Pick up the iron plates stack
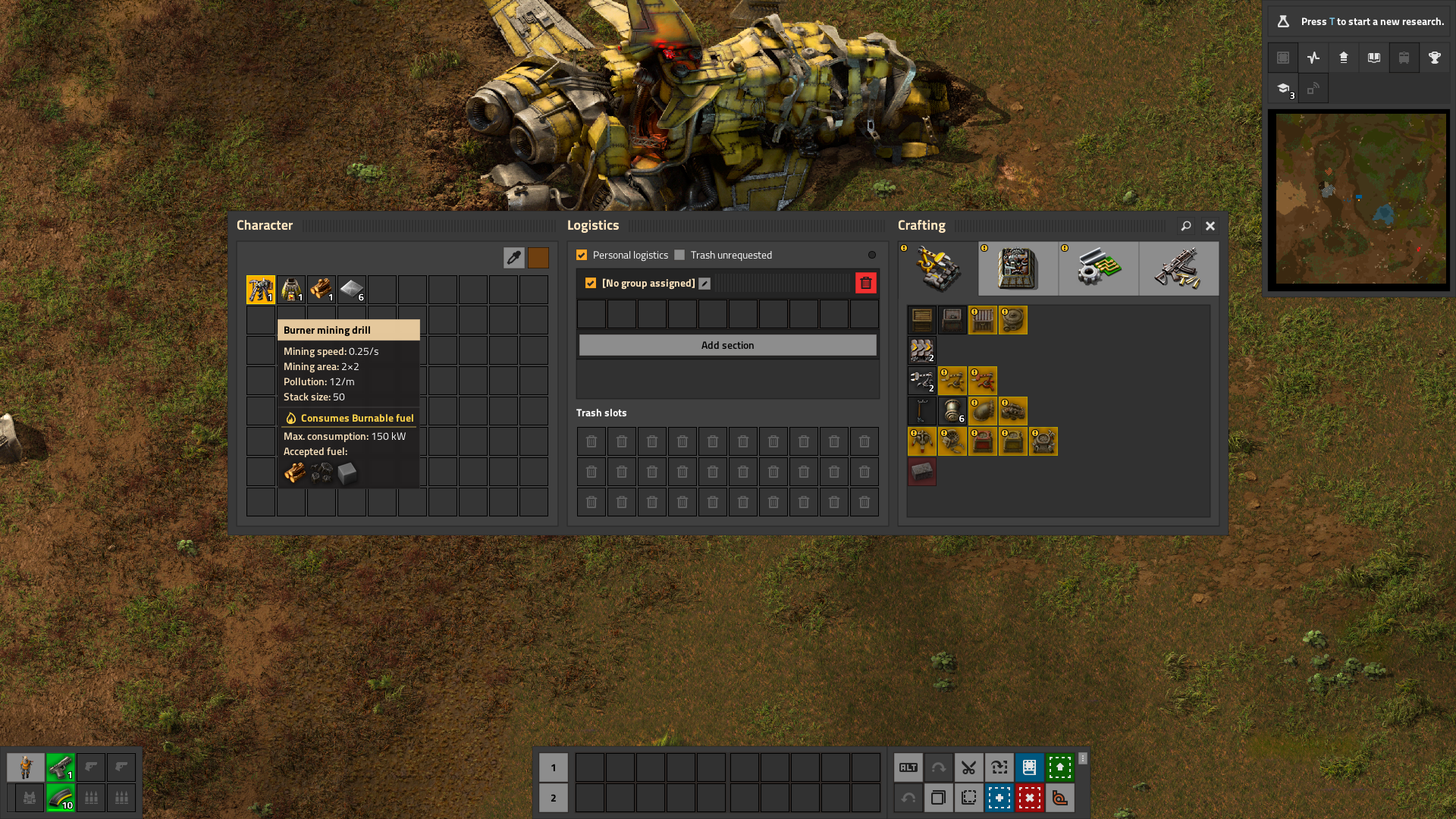 pyautogui.click(x=351, y=290)
